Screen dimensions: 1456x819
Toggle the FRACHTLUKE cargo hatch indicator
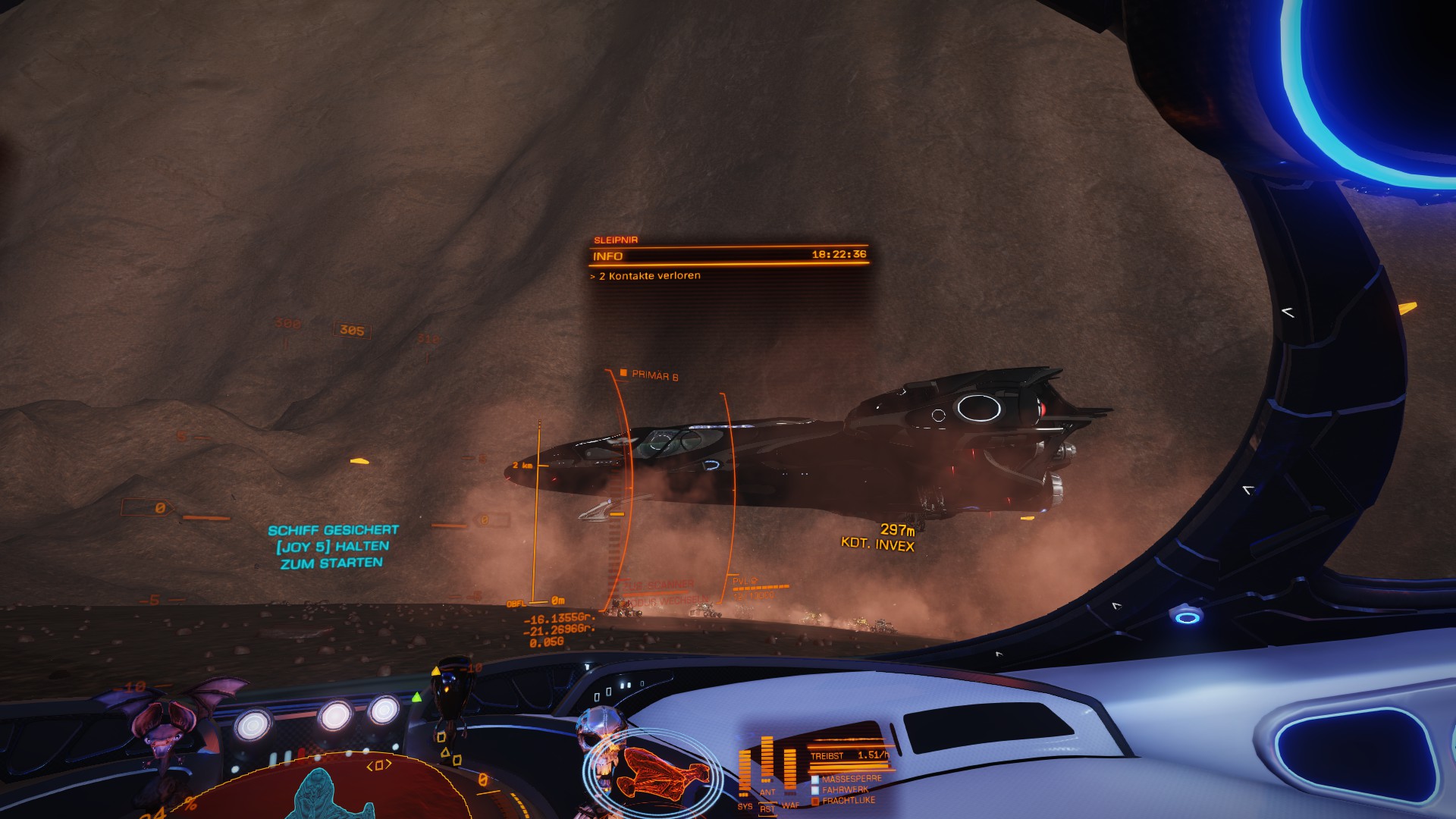[x=847, y=800]
